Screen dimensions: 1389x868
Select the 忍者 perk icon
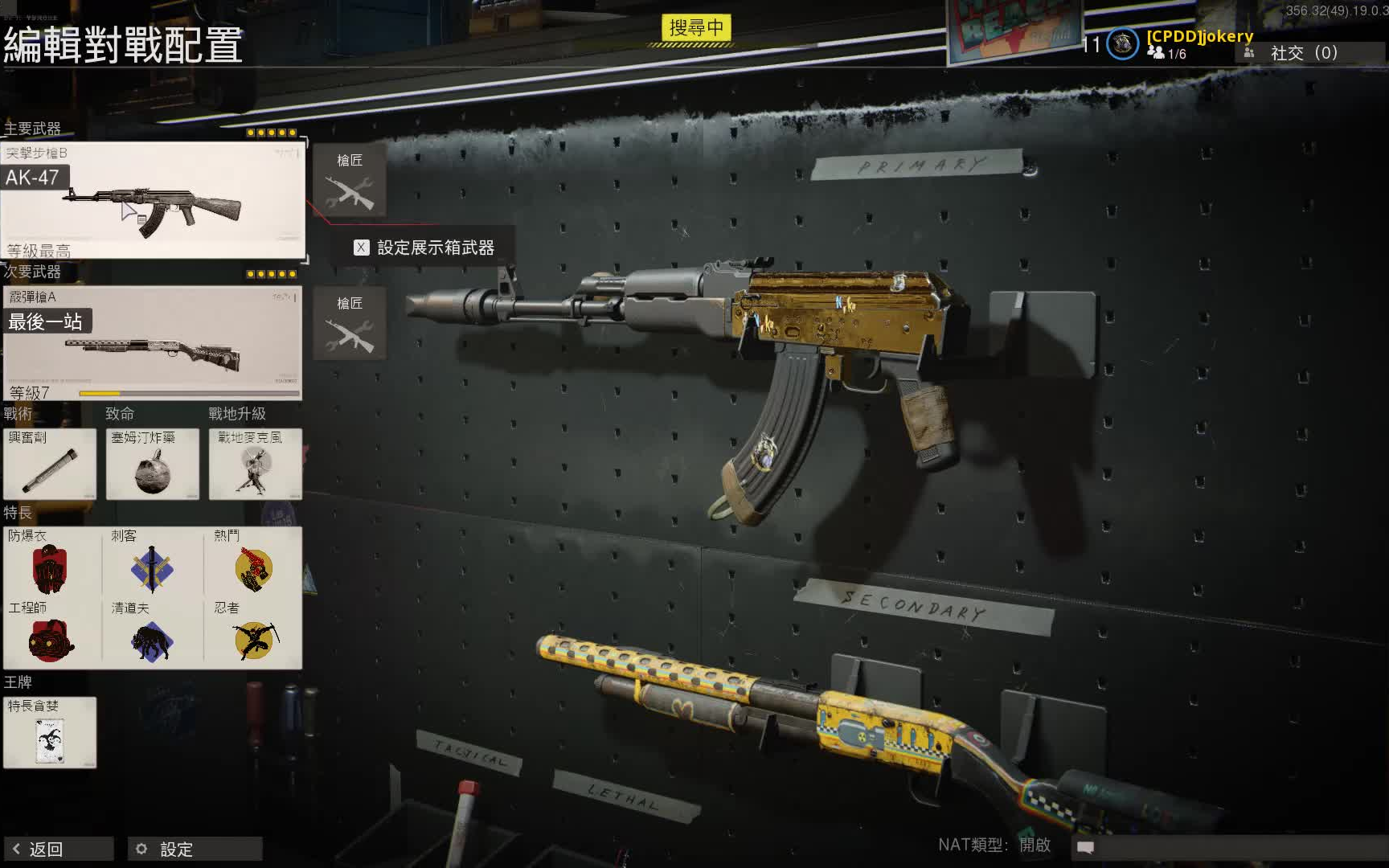(254, 641)
